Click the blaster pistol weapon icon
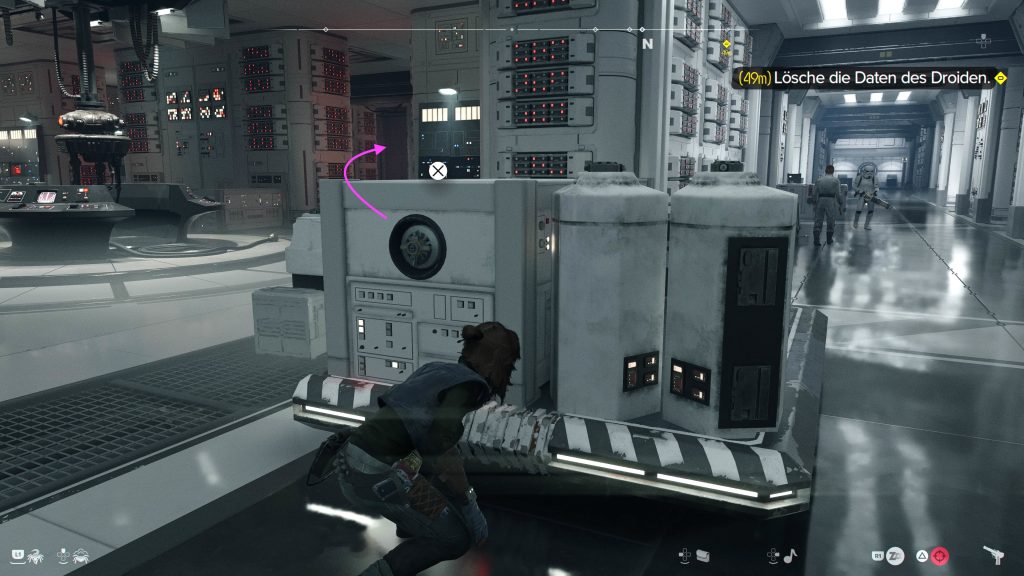Viewport: 1024px width, 576px height. tap(995, 555)
